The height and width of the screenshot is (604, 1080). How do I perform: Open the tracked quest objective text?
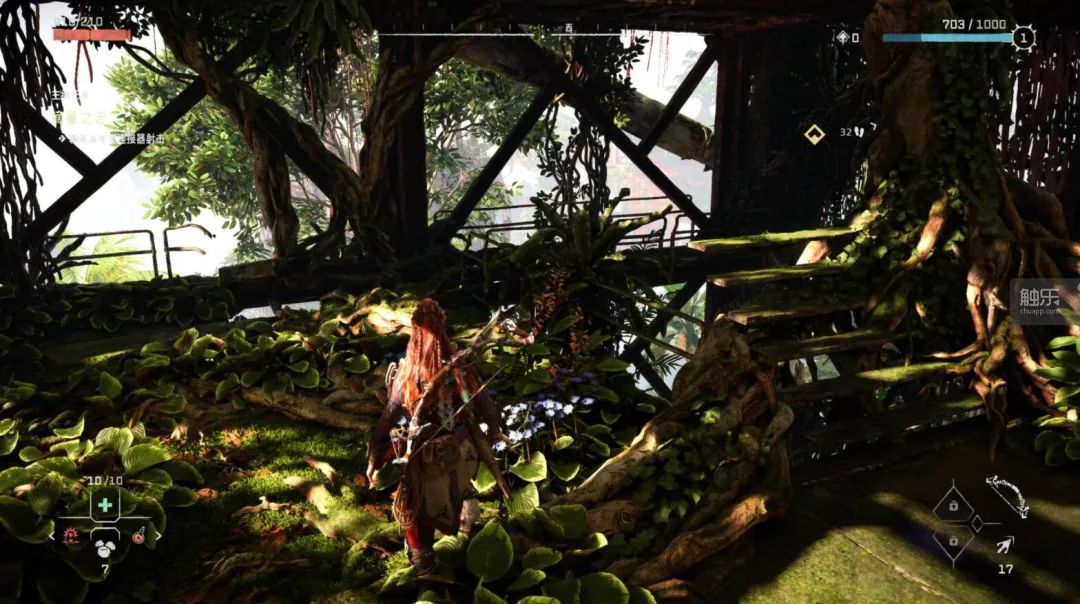pos(110,139)
